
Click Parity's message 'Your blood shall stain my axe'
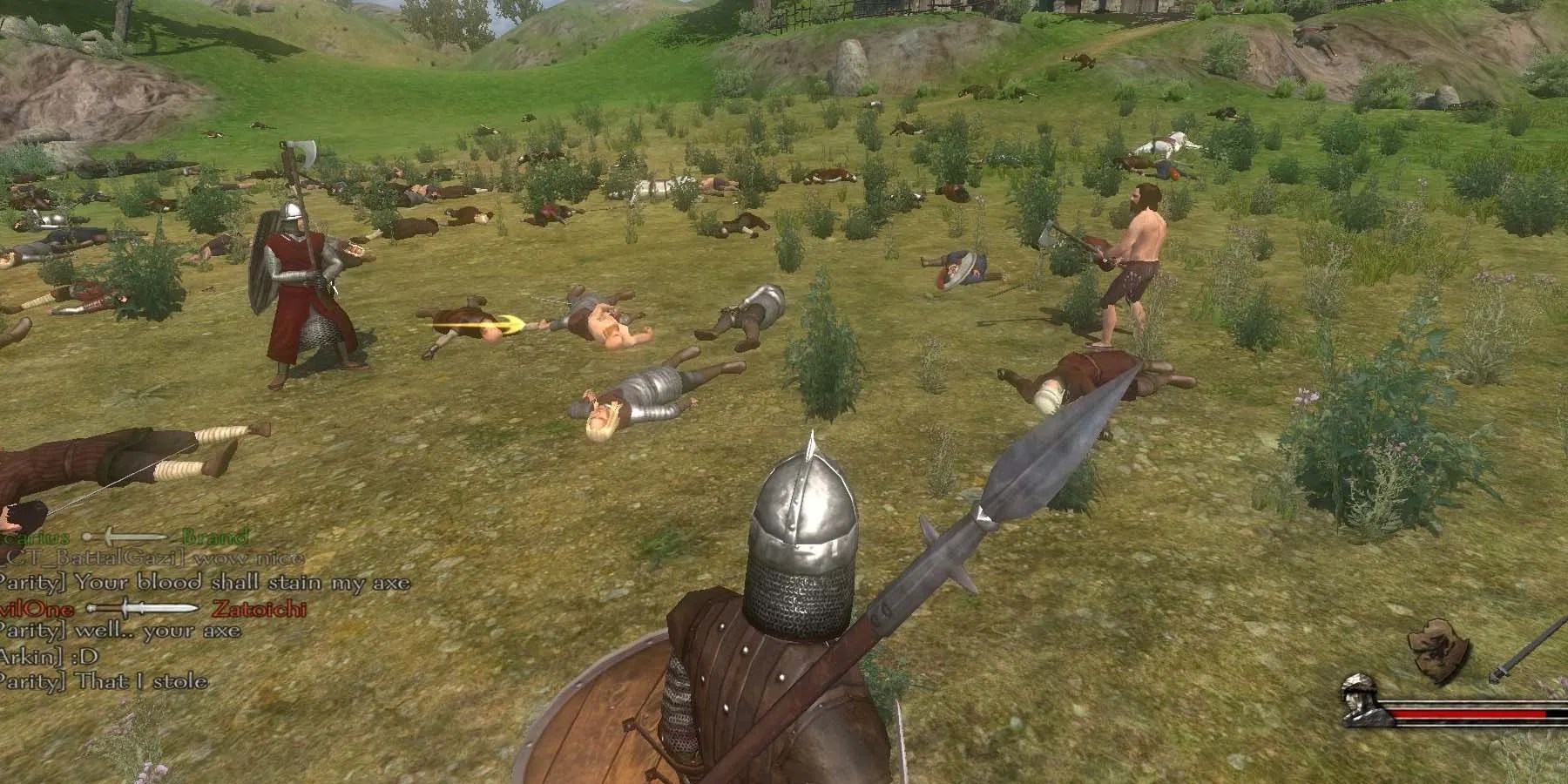pyautogui.click(x=193, y=584)
